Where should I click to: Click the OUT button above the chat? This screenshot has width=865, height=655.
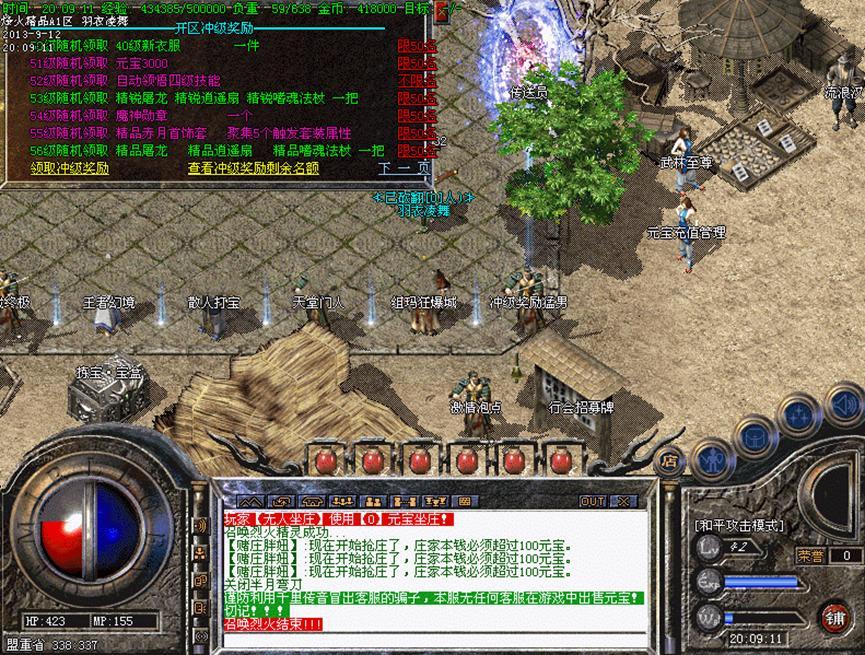592,500
